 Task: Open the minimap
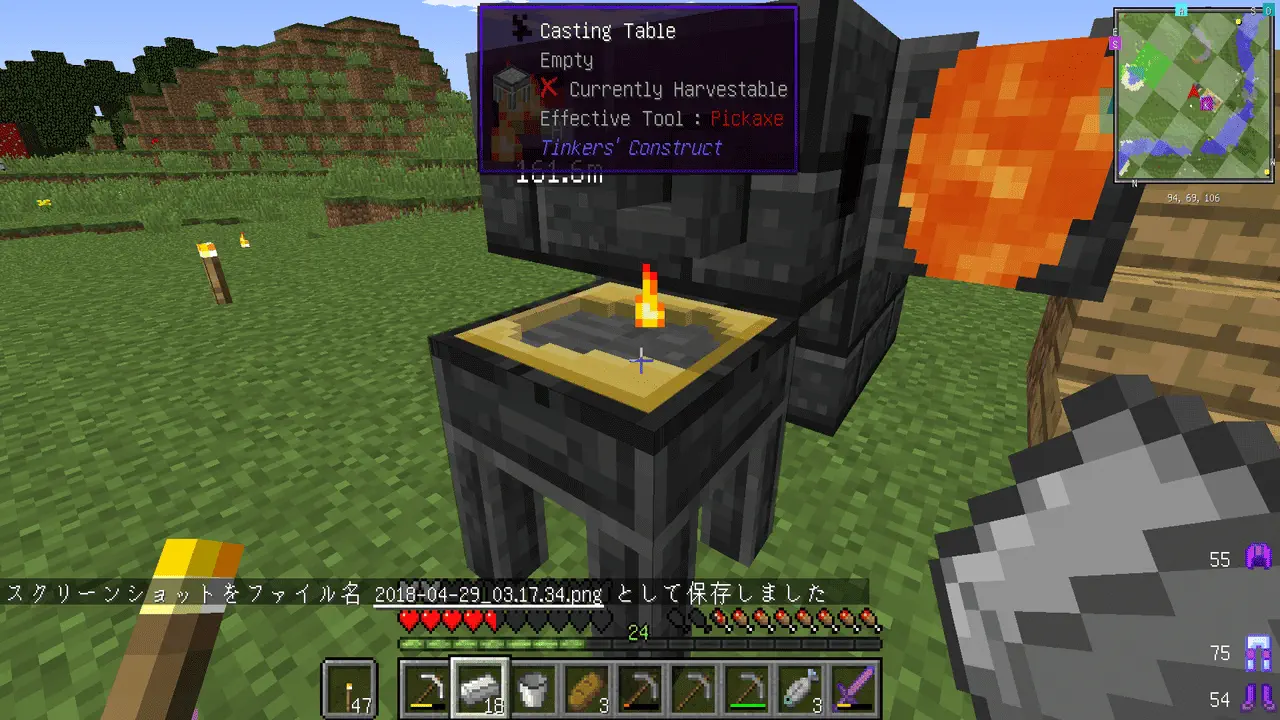pos(1194,96)
